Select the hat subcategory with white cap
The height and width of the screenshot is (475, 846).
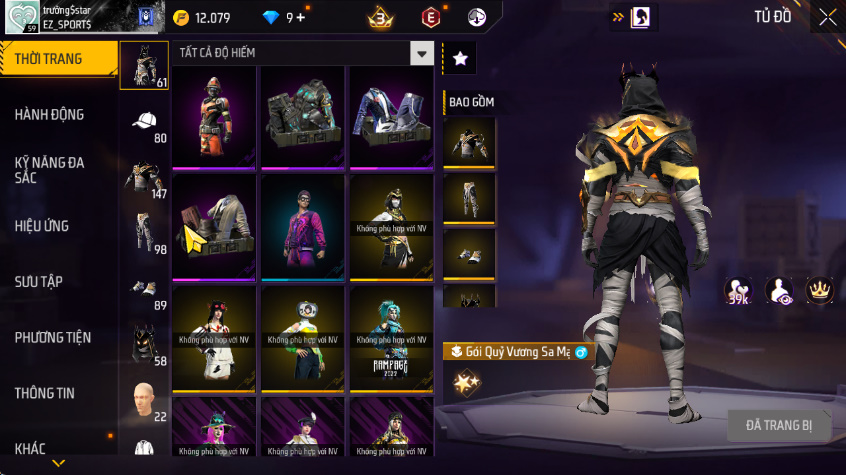tap(144, 122)
